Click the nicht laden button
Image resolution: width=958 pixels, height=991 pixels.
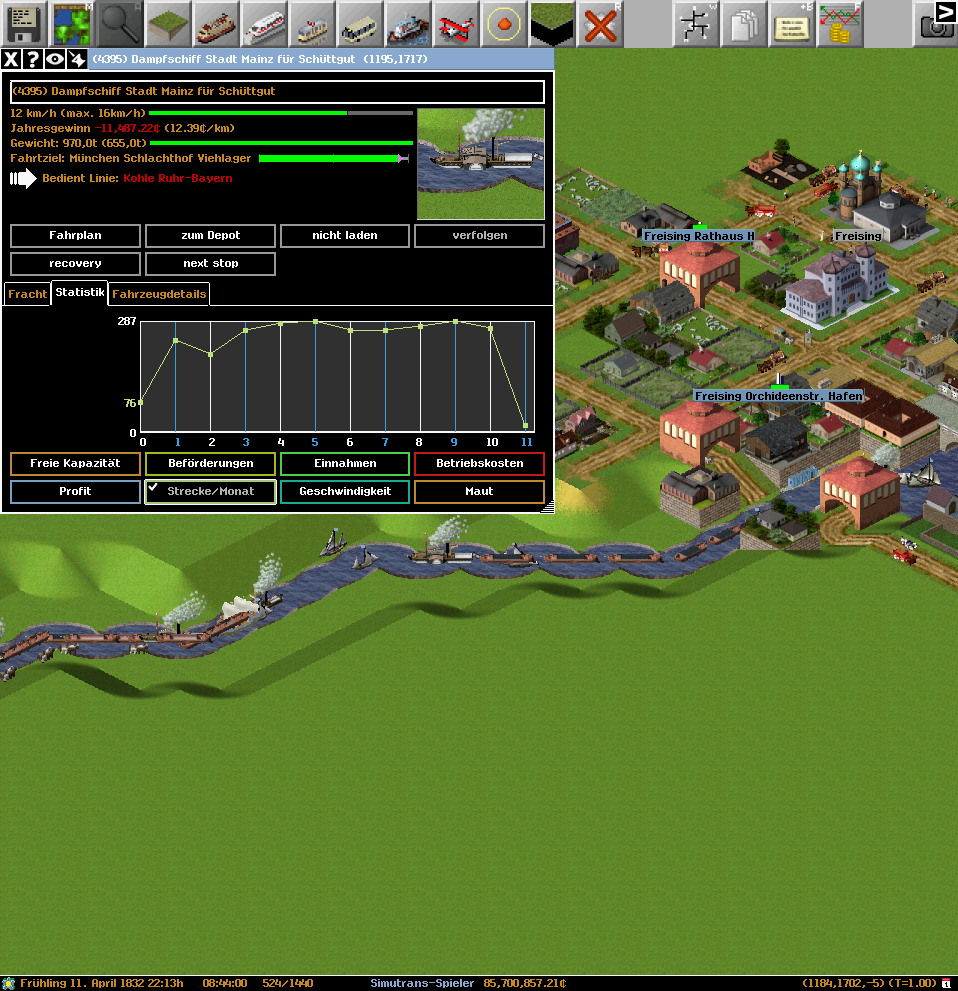point(345,236)
